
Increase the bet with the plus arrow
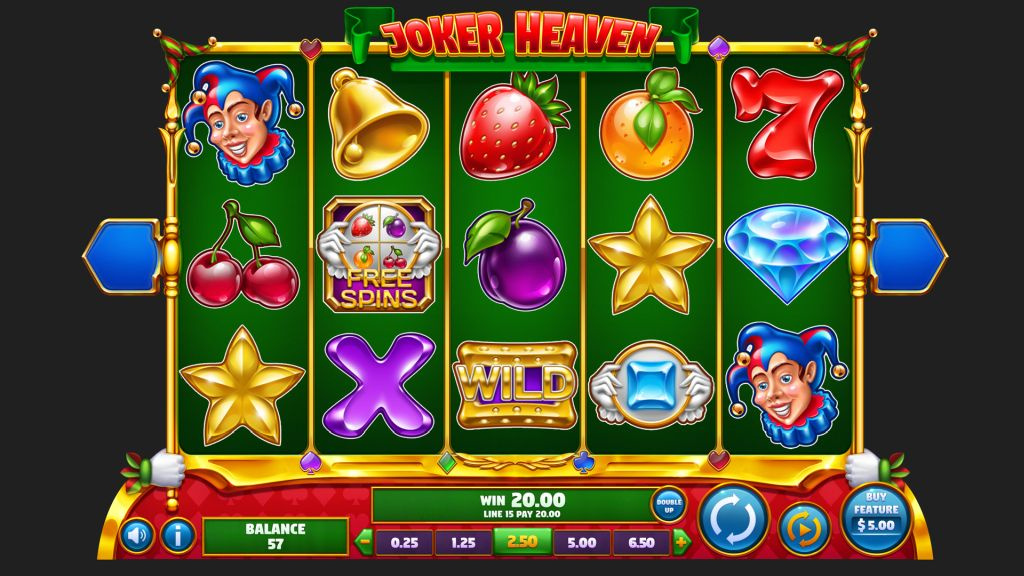[682, 542]
